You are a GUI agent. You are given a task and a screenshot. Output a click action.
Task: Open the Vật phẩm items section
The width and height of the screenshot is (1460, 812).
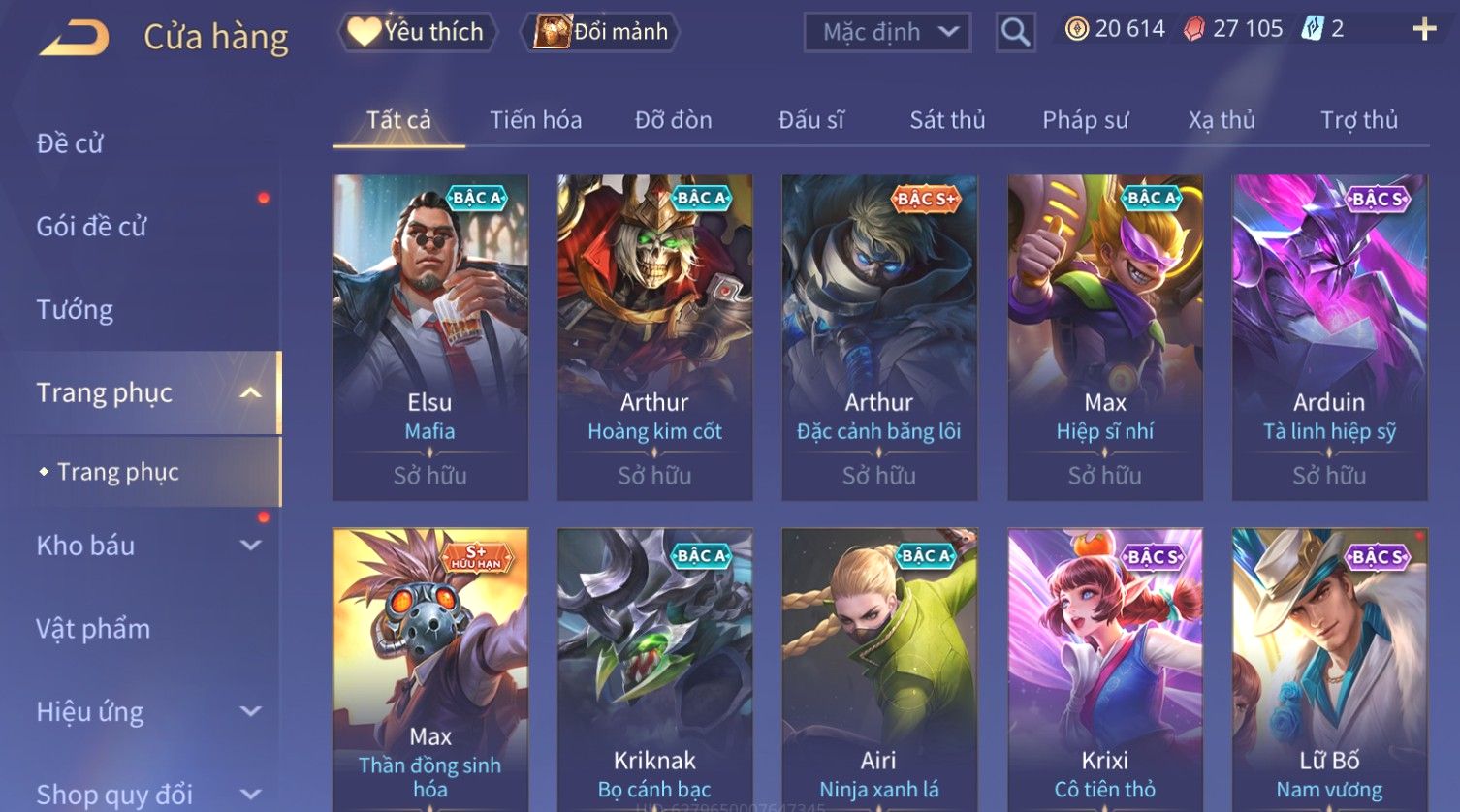point(93,629)
